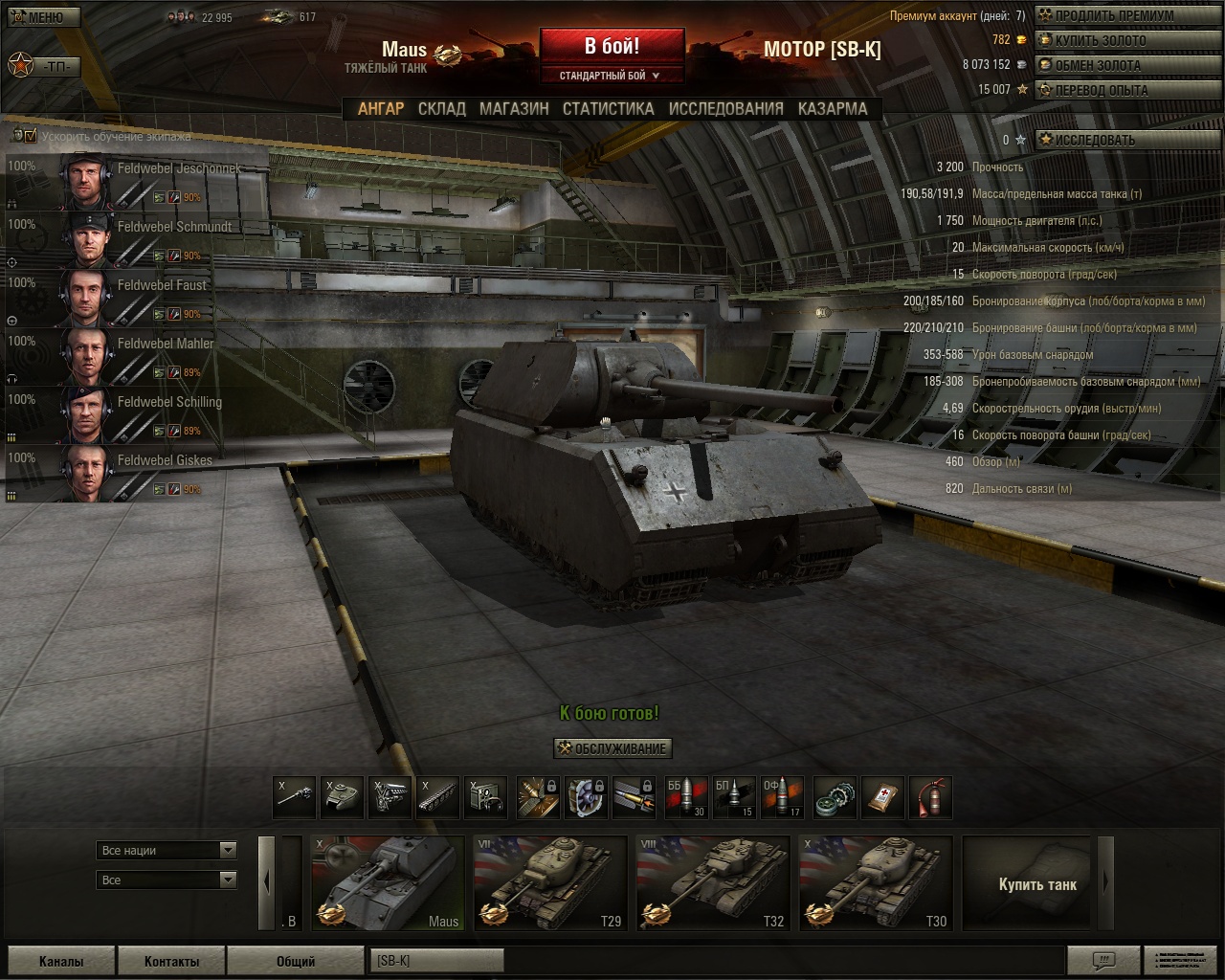Open the «Все нации» nation filter dropdown
The image size is (1225, 980).
tap(167, 850)
